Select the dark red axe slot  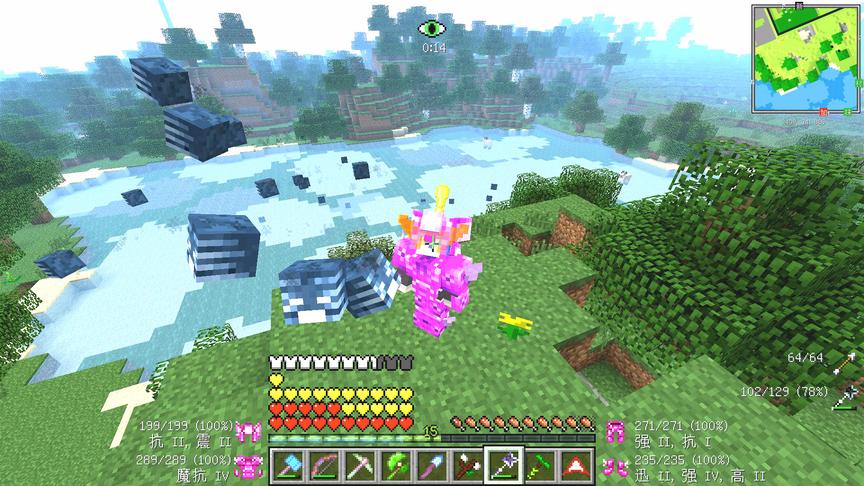(465, 465)
